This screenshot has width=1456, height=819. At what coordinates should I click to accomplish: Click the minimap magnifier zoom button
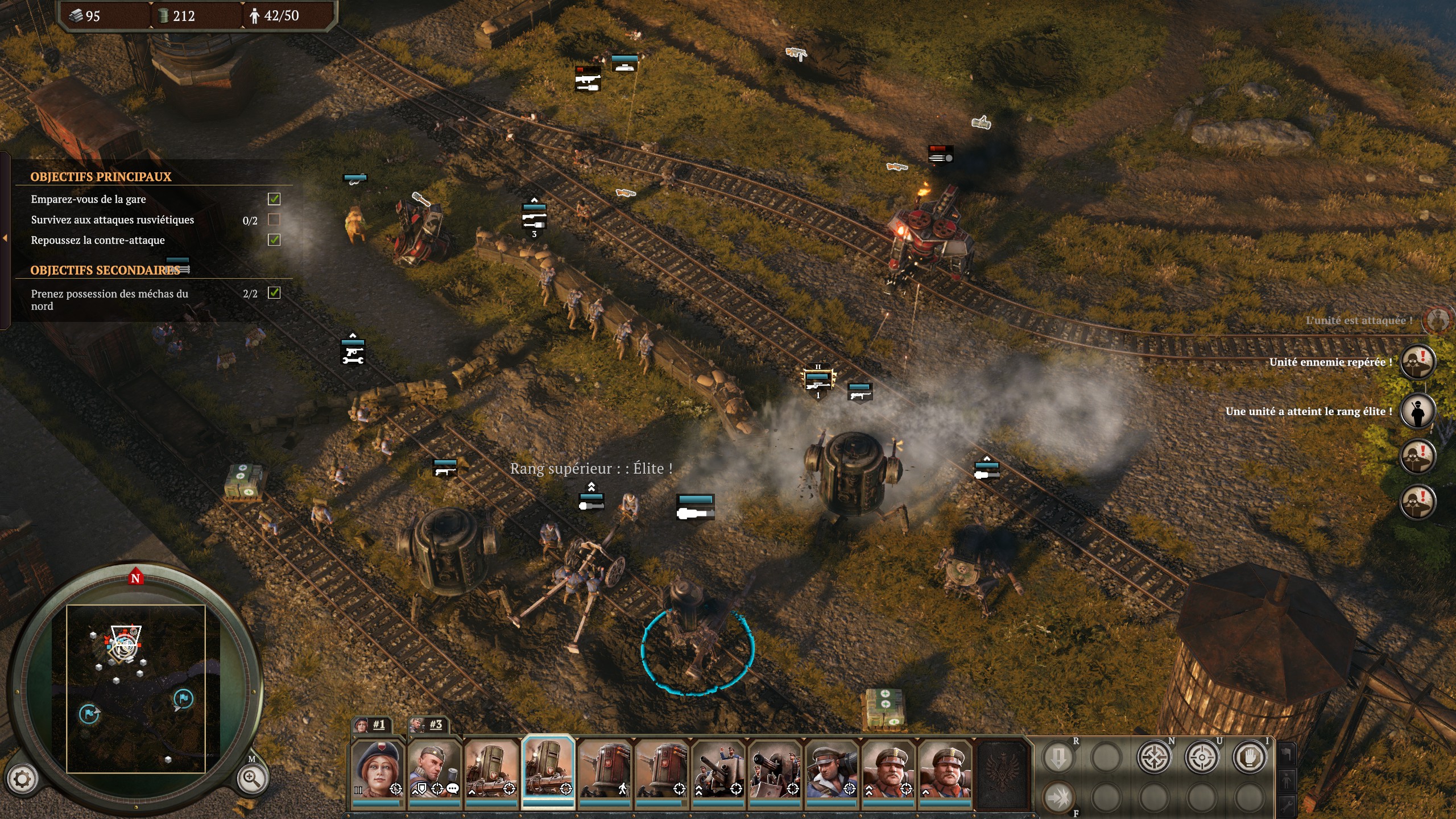pos(252,779)
